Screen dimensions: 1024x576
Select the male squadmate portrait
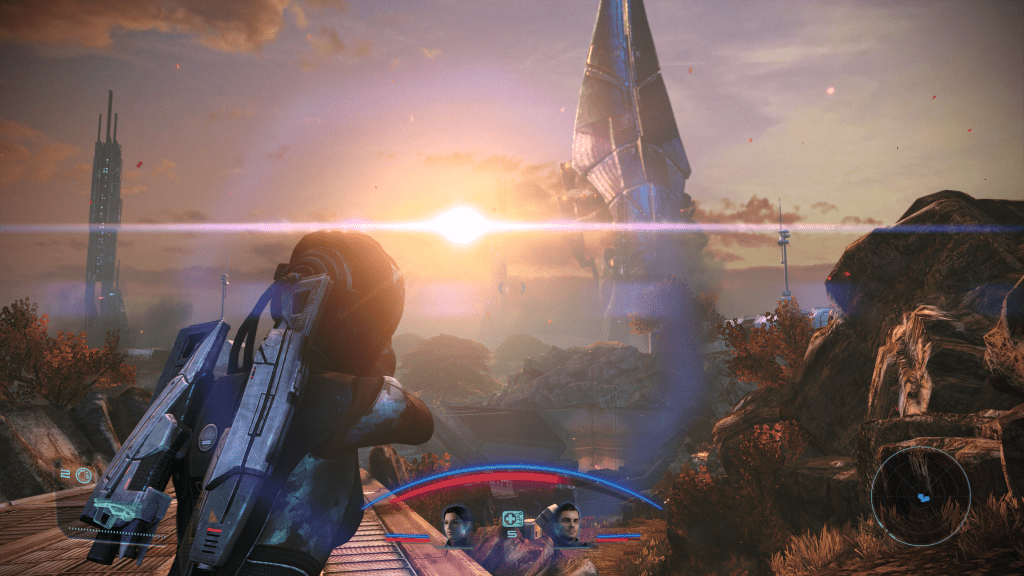[567, 525]
